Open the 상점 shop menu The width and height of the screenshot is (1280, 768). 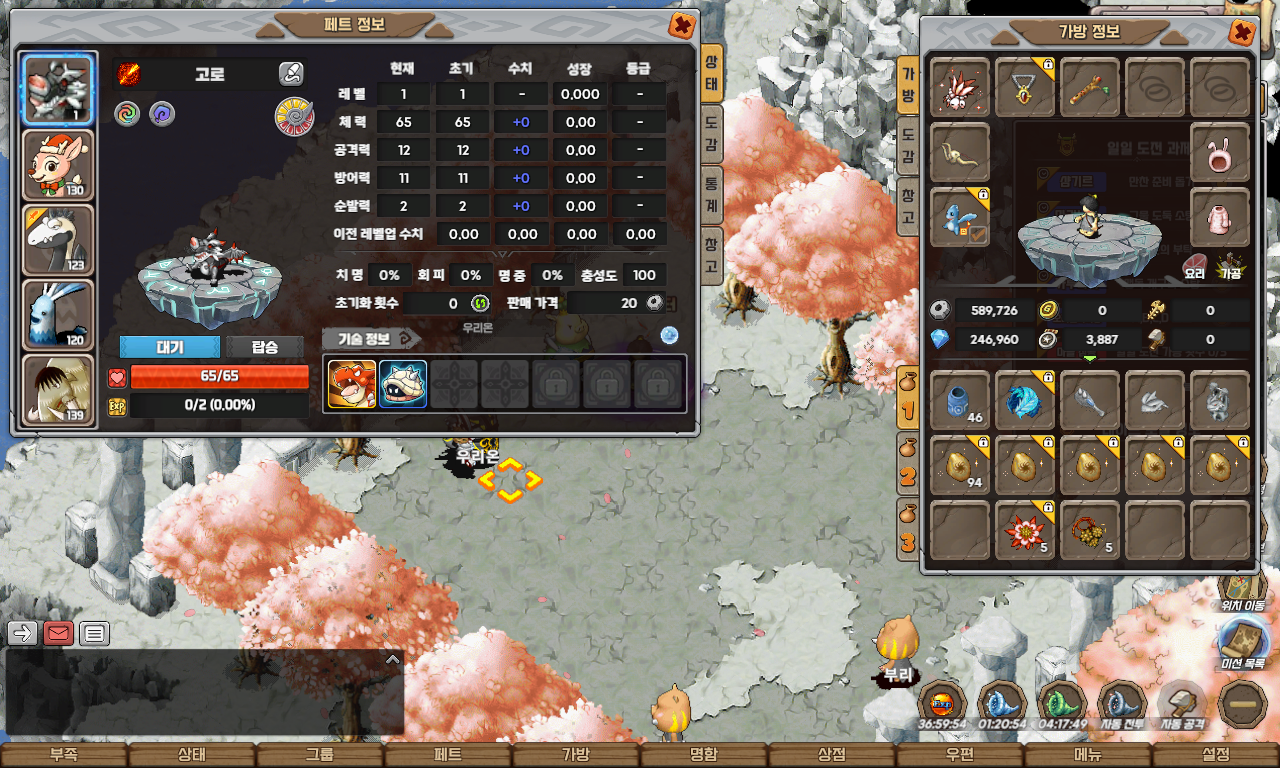(x=832, y=755)
